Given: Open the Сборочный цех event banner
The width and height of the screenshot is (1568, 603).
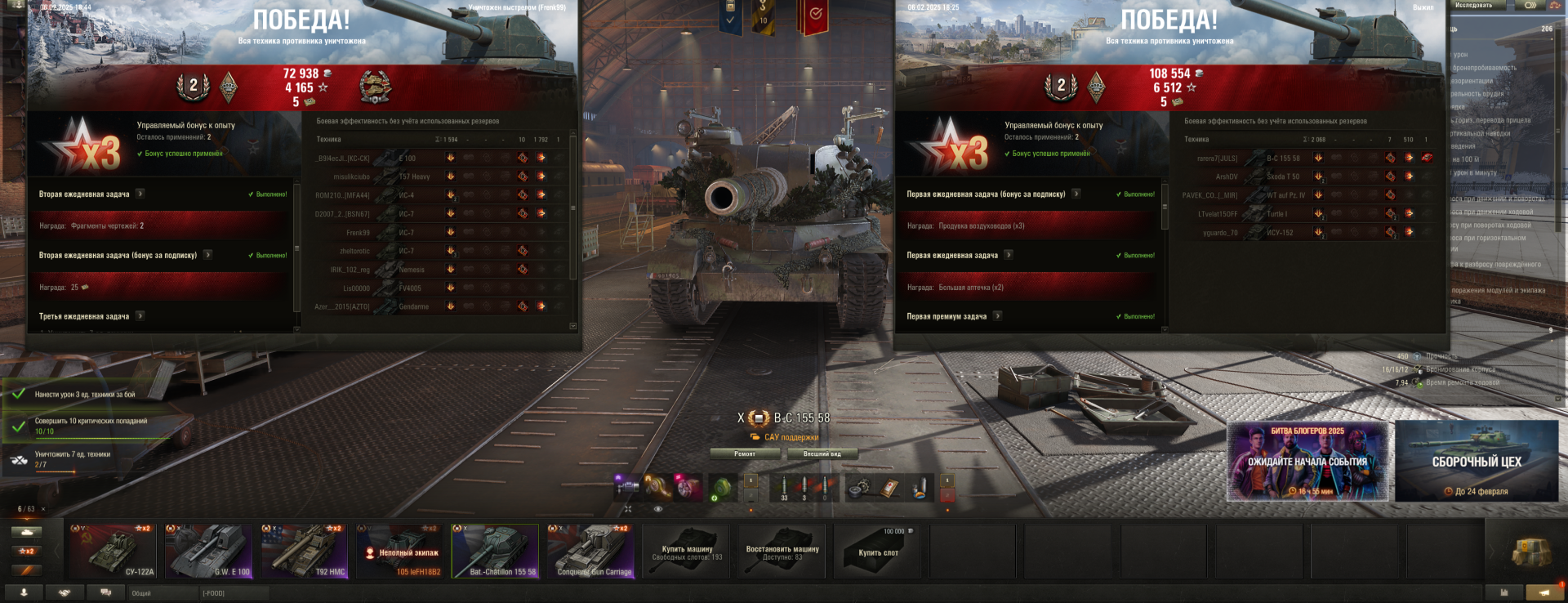Looking at the screenshot, I should click(x=1476, y=461).
